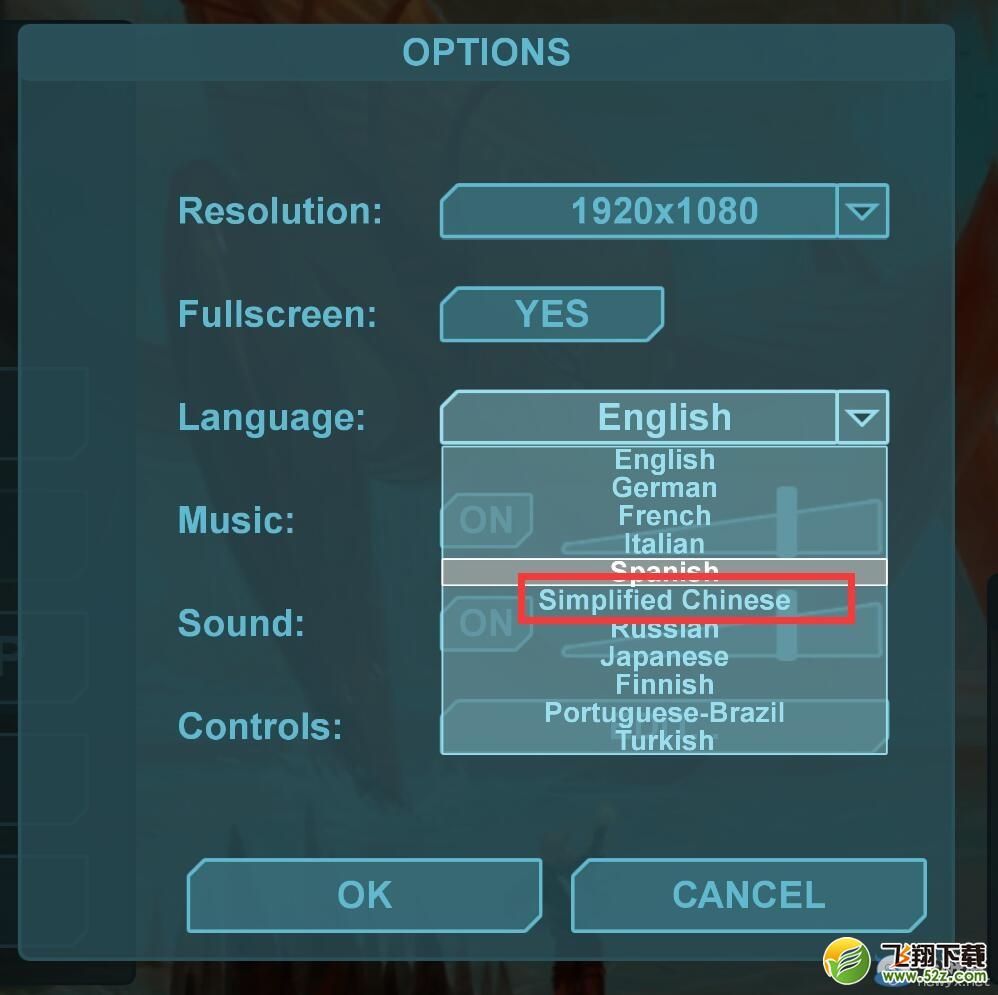The image size is (998, 995).
Task: Choose English from the language list
Action: tap(664, 460)
